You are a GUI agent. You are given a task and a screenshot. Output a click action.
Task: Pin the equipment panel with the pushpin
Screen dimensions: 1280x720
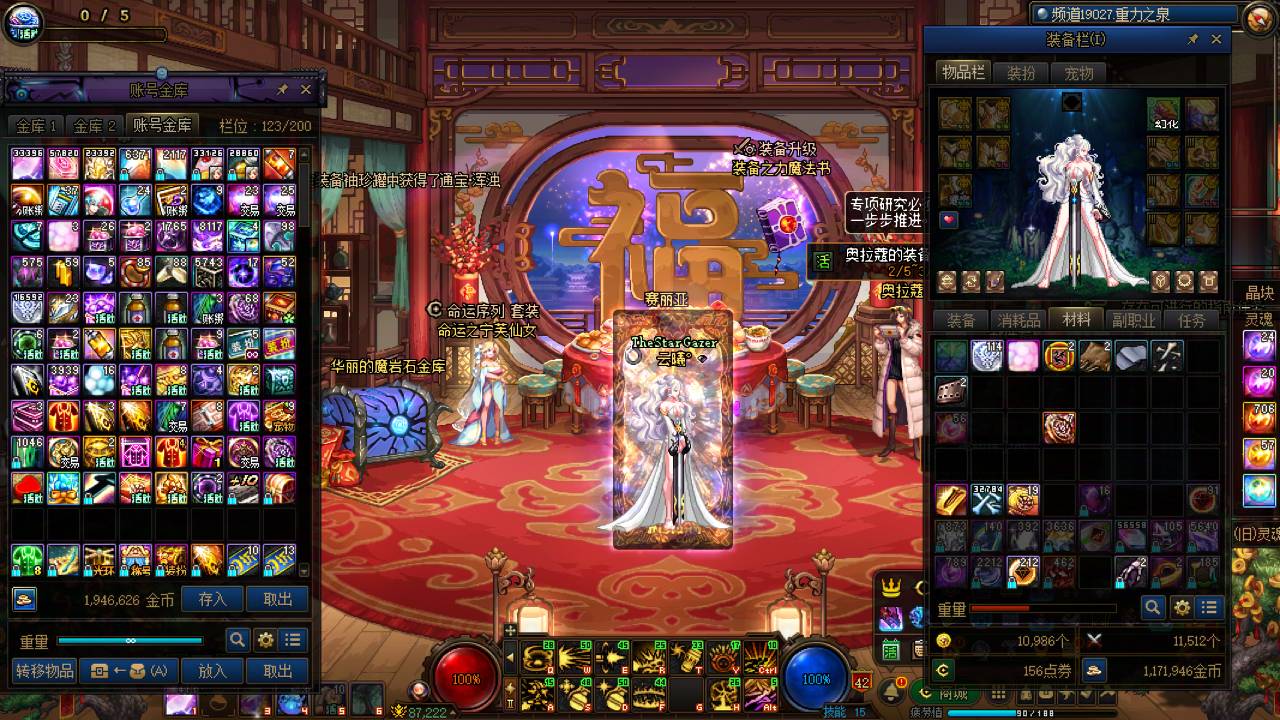coord(1192,39)
